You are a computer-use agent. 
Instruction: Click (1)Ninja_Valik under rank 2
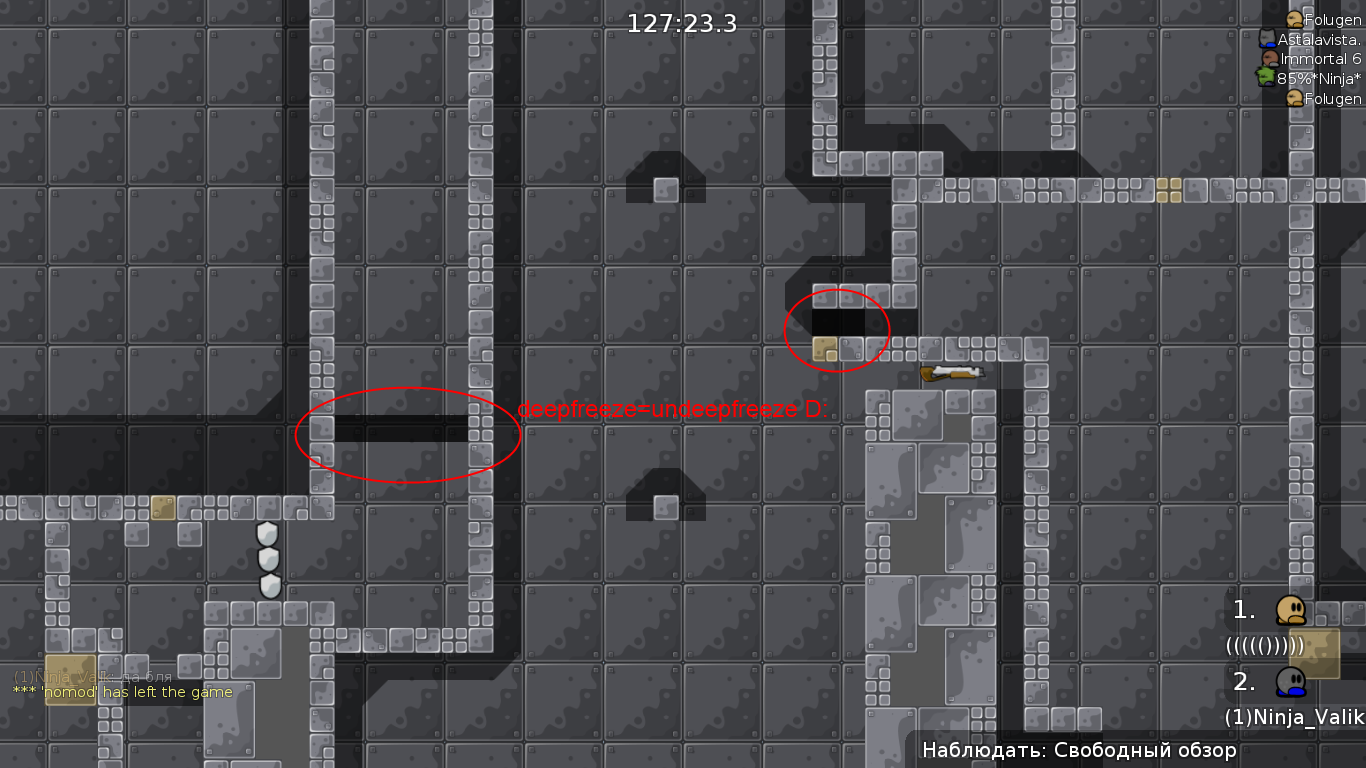[1290, 718]
